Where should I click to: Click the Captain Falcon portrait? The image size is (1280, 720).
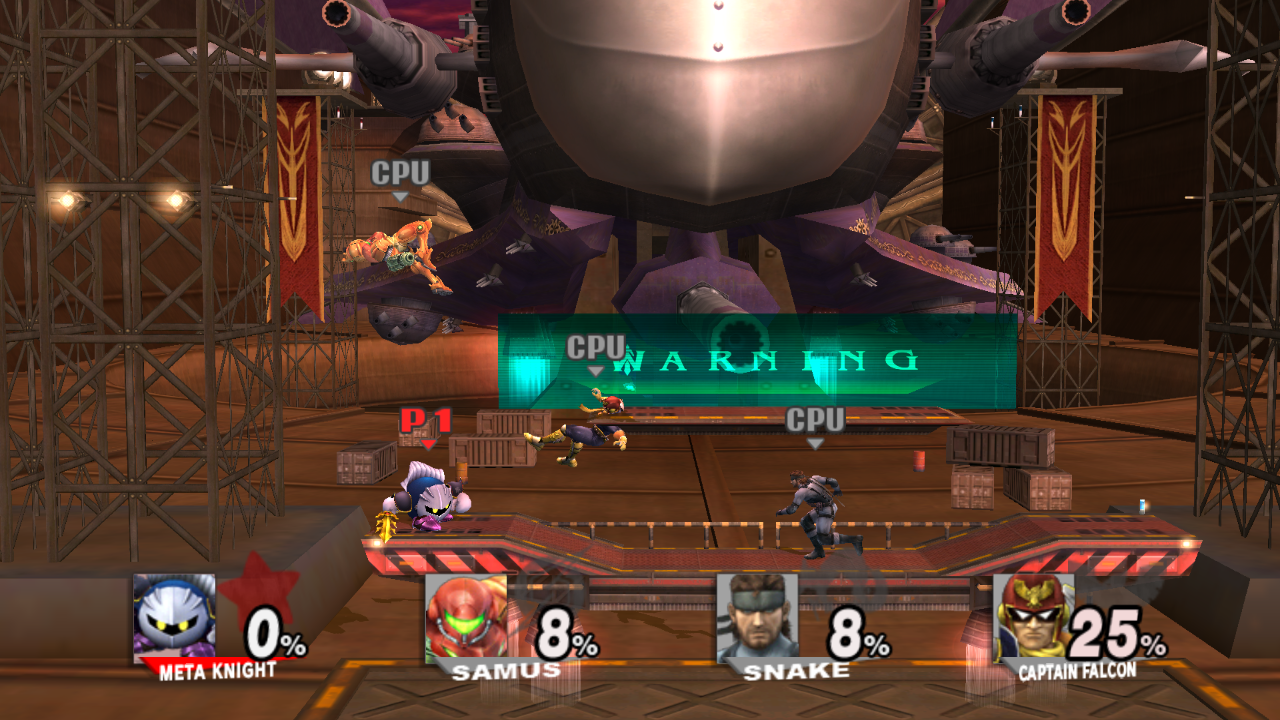point(1033,617)
